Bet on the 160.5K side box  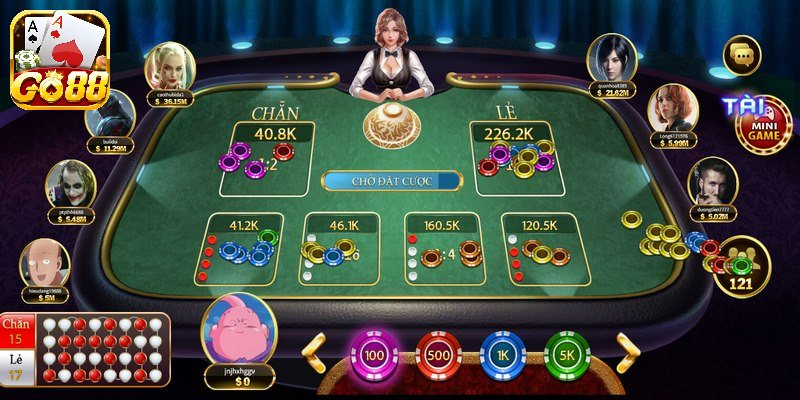(444, 249)
